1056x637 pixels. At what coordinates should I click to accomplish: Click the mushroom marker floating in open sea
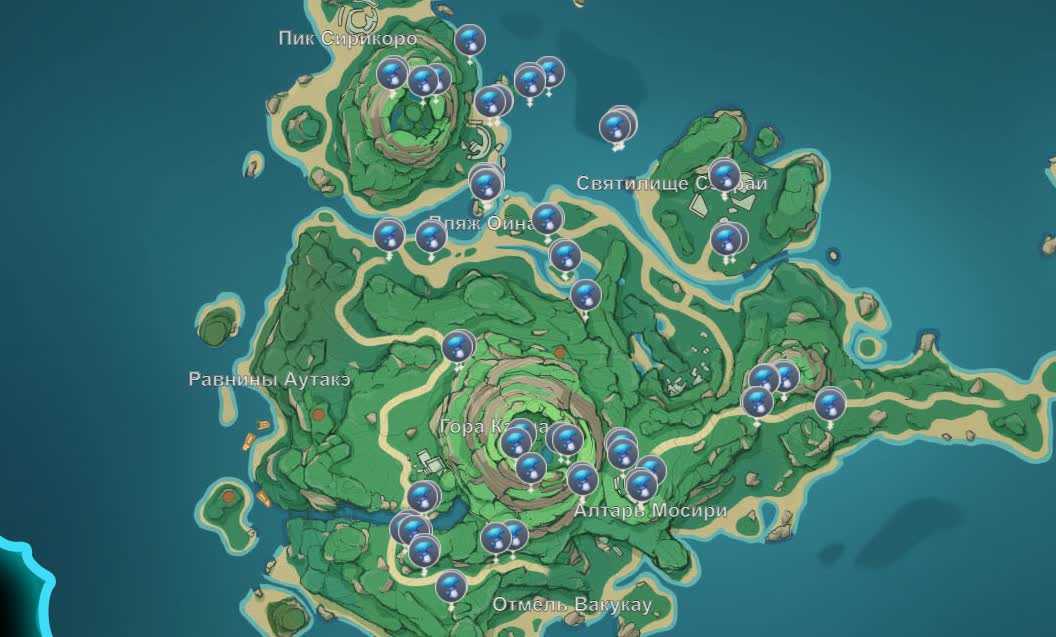[617, 127]
